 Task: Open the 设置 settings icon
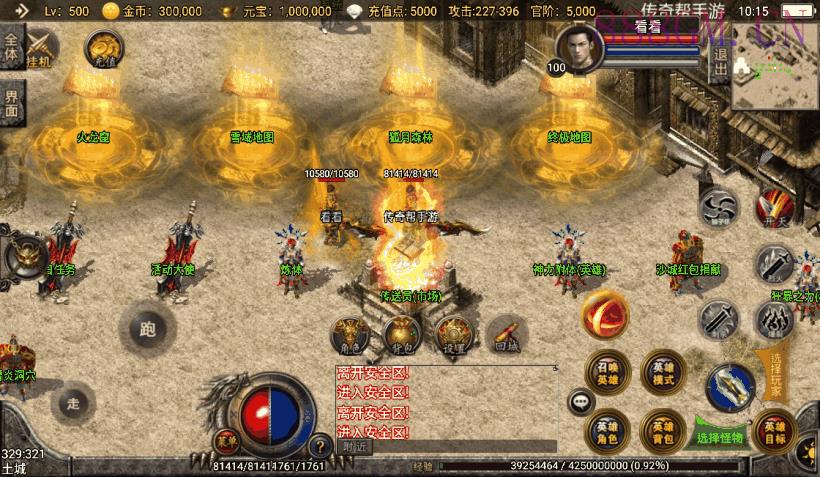click(x=454, y=334)
